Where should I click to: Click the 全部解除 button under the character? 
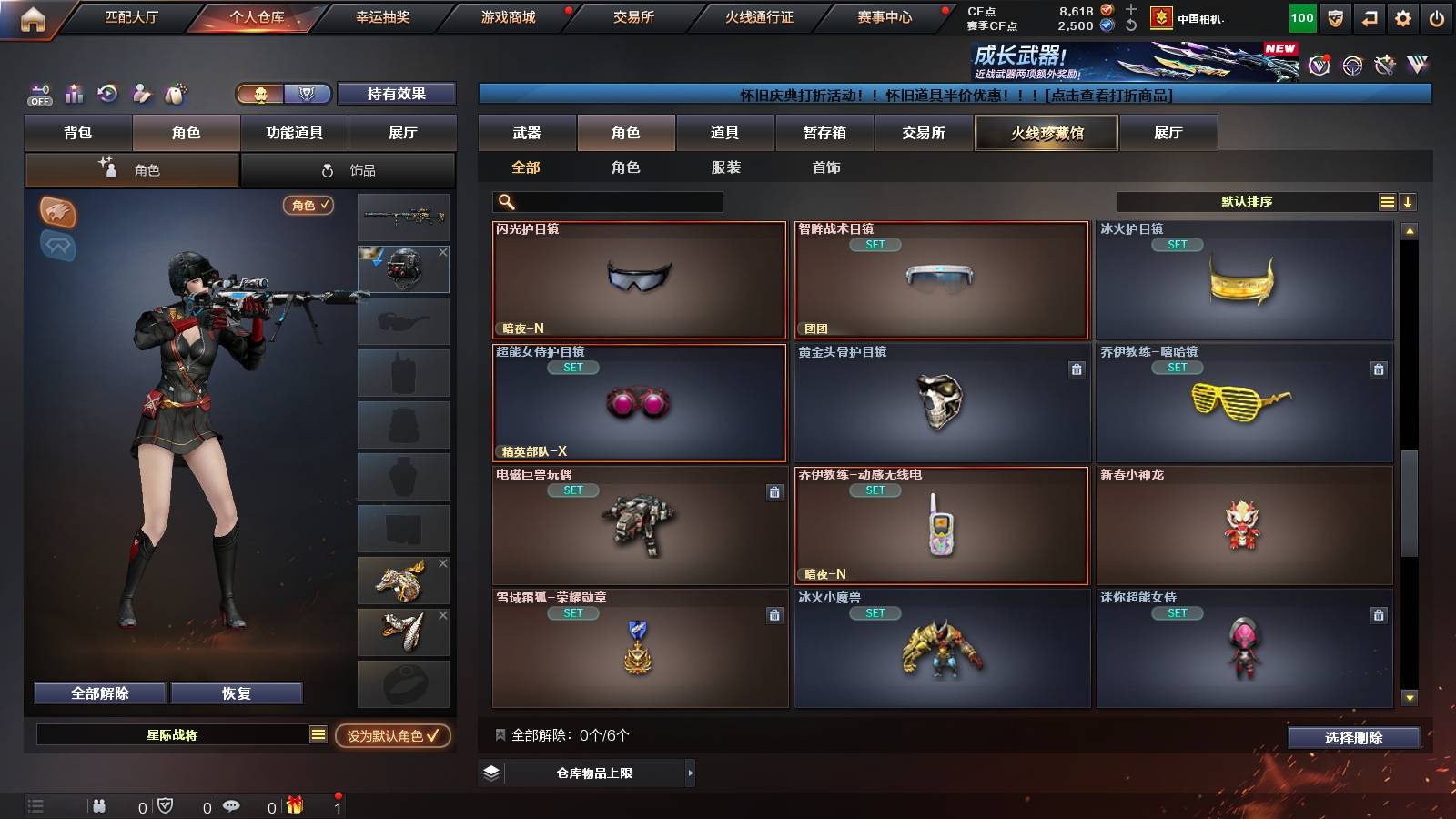(x=98, y=693)
